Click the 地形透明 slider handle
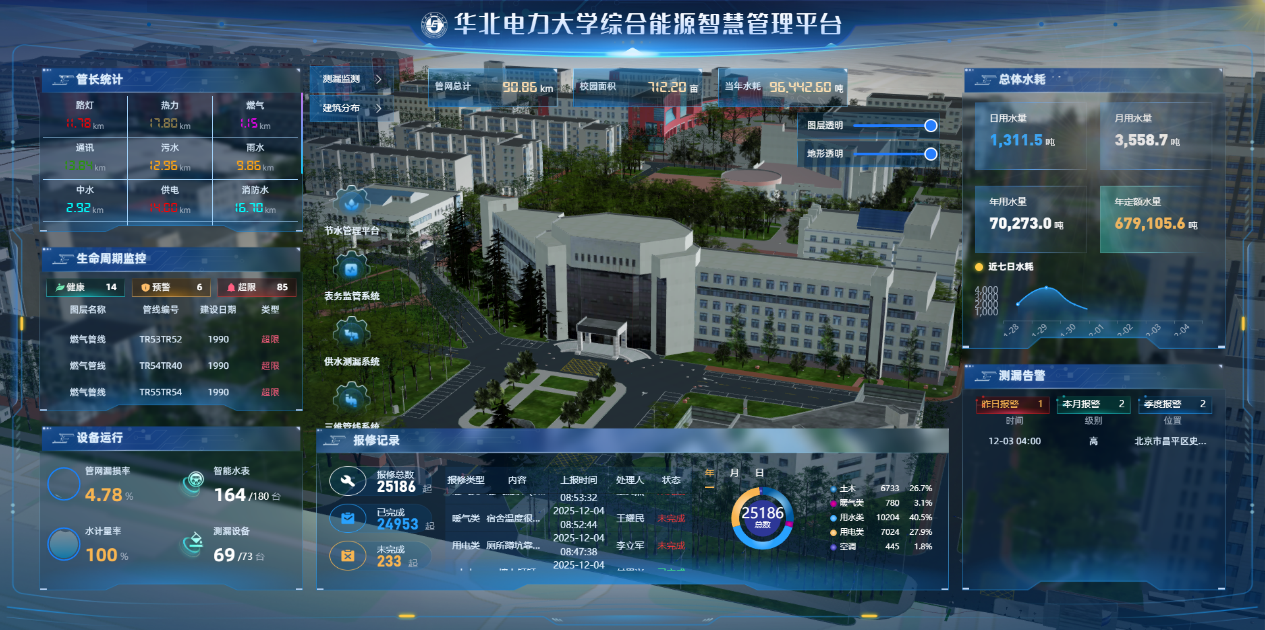The width and height of the screenshot is (1265, 630). [x=931, y=154]
